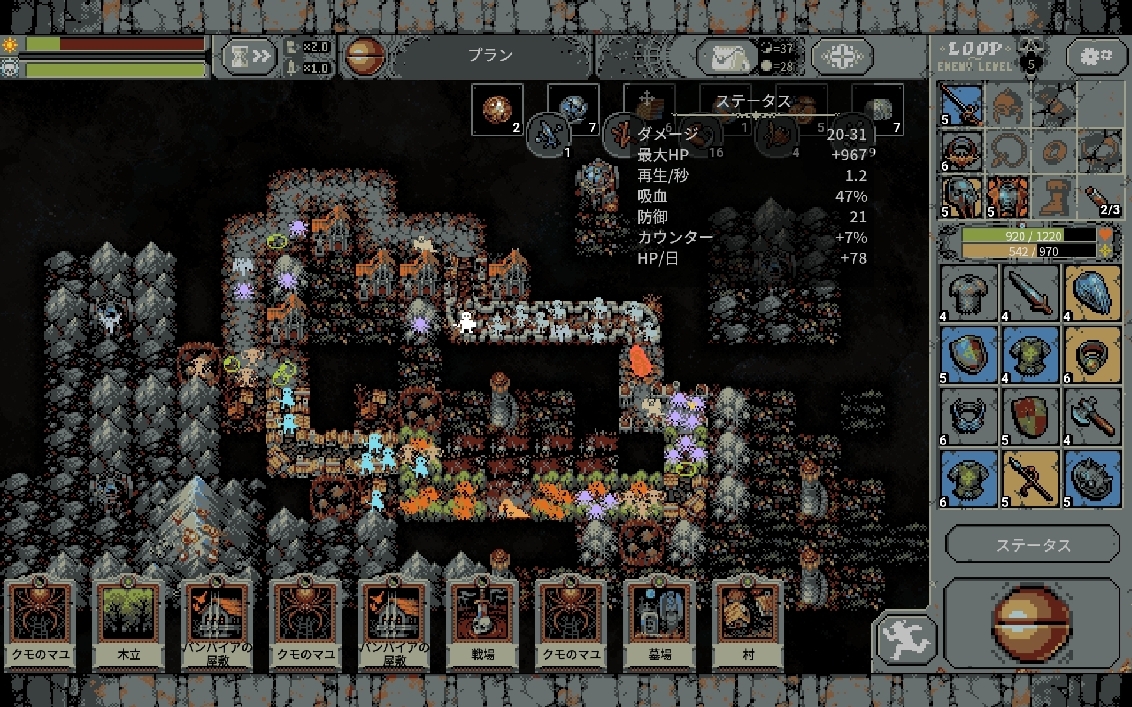Open the ステータス panel button

(x=1032, y=545)
